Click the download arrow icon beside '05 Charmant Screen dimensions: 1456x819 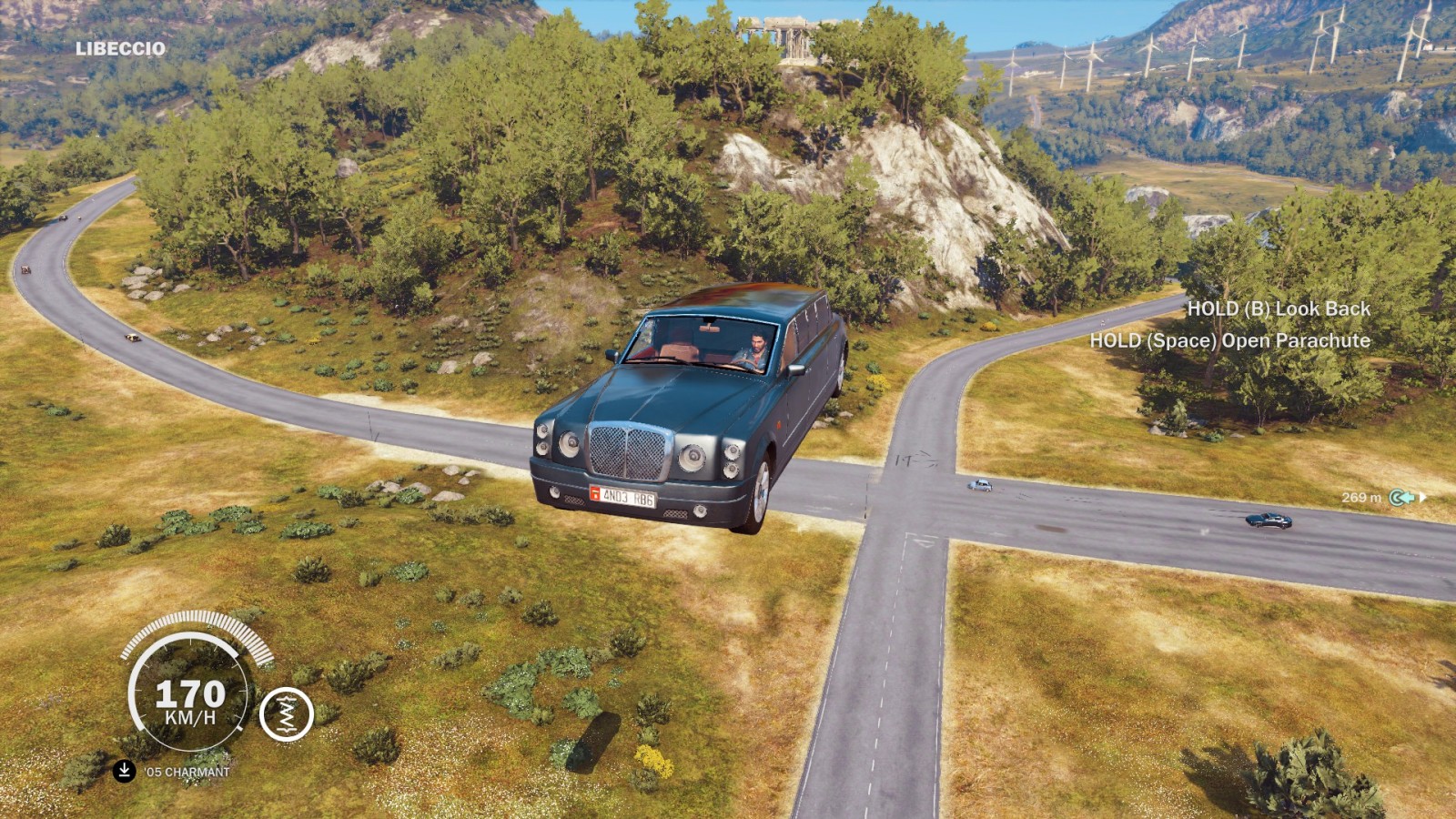[124, 771]
